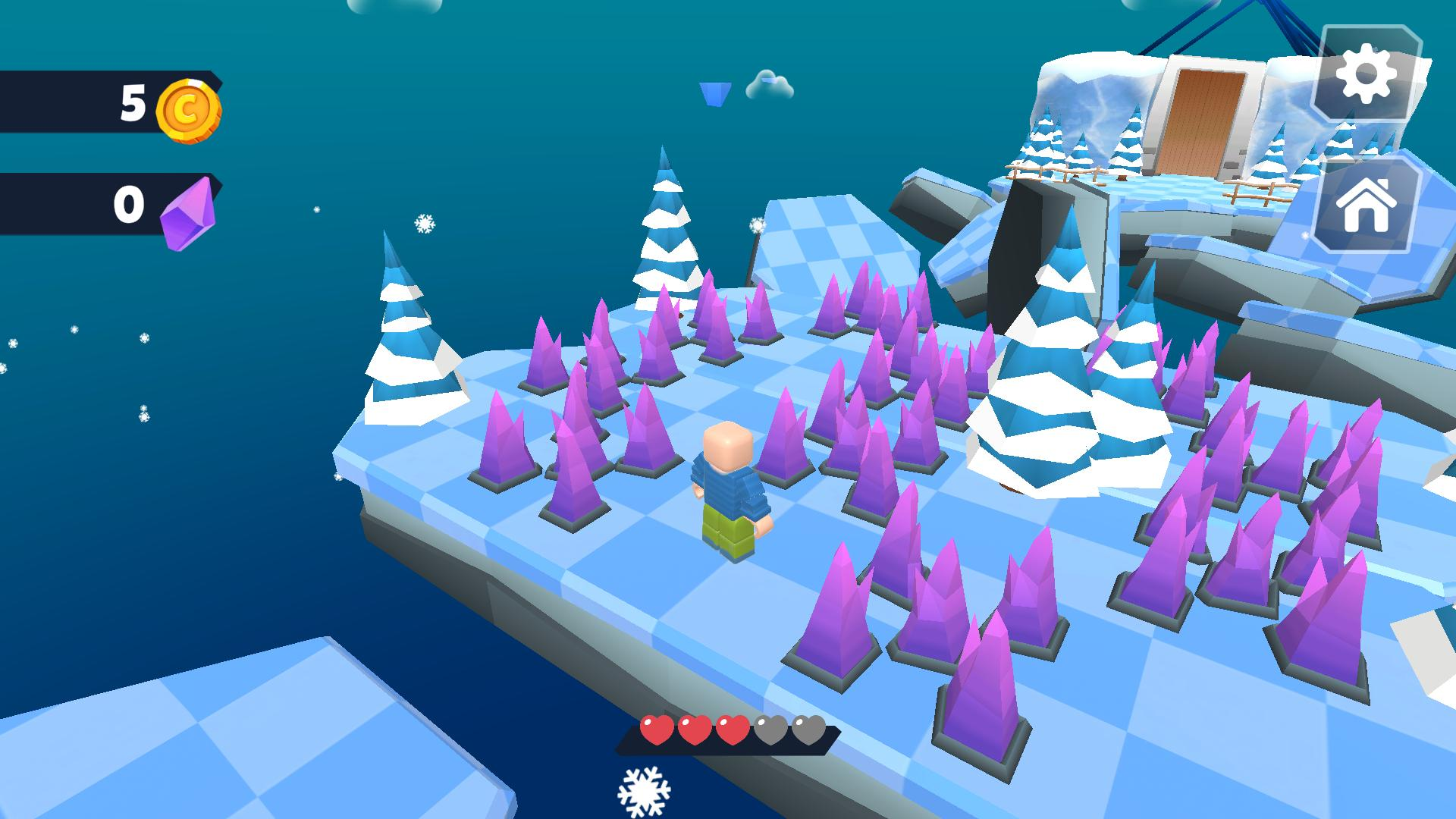The image size is (1456, 819).
Task: Click the Home button
Action: (x=1367, y=205)
